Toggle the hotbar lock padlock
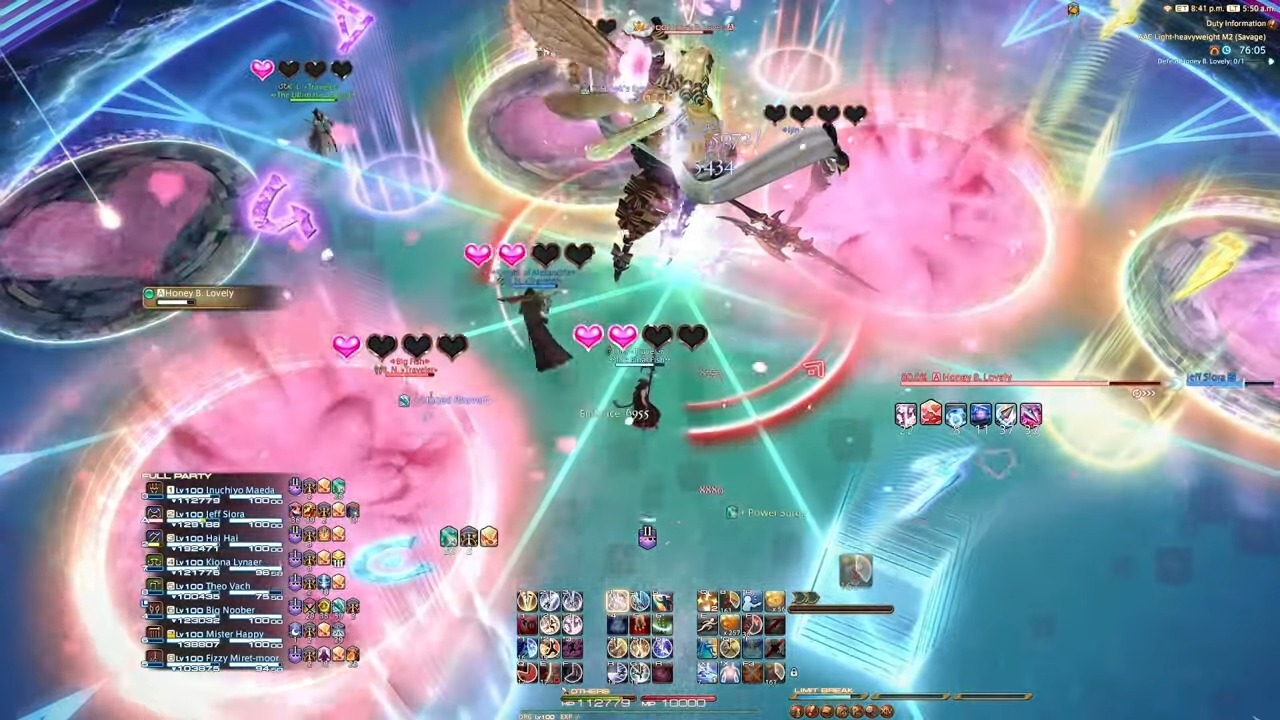The width and height of the screenshot is (1280, 720). point(793,672)
